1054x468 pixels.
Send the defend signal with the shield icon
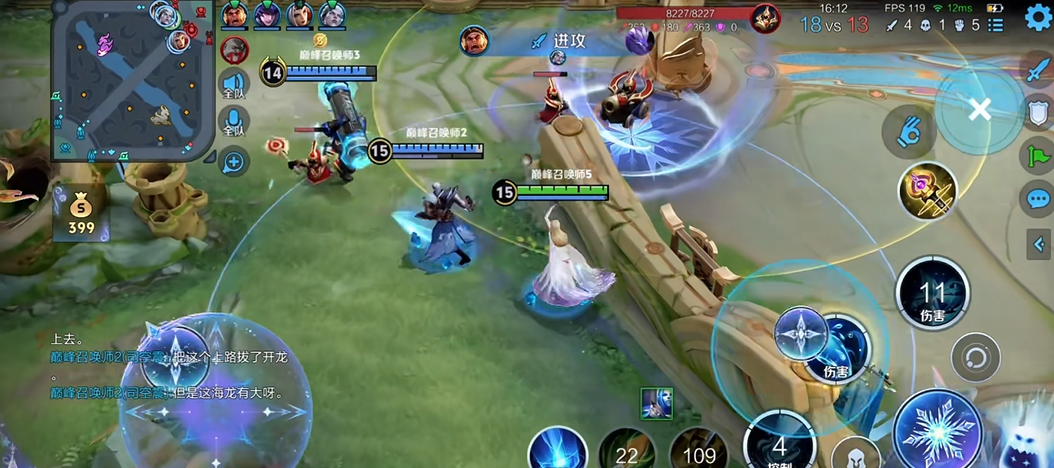click(1038, 114)
